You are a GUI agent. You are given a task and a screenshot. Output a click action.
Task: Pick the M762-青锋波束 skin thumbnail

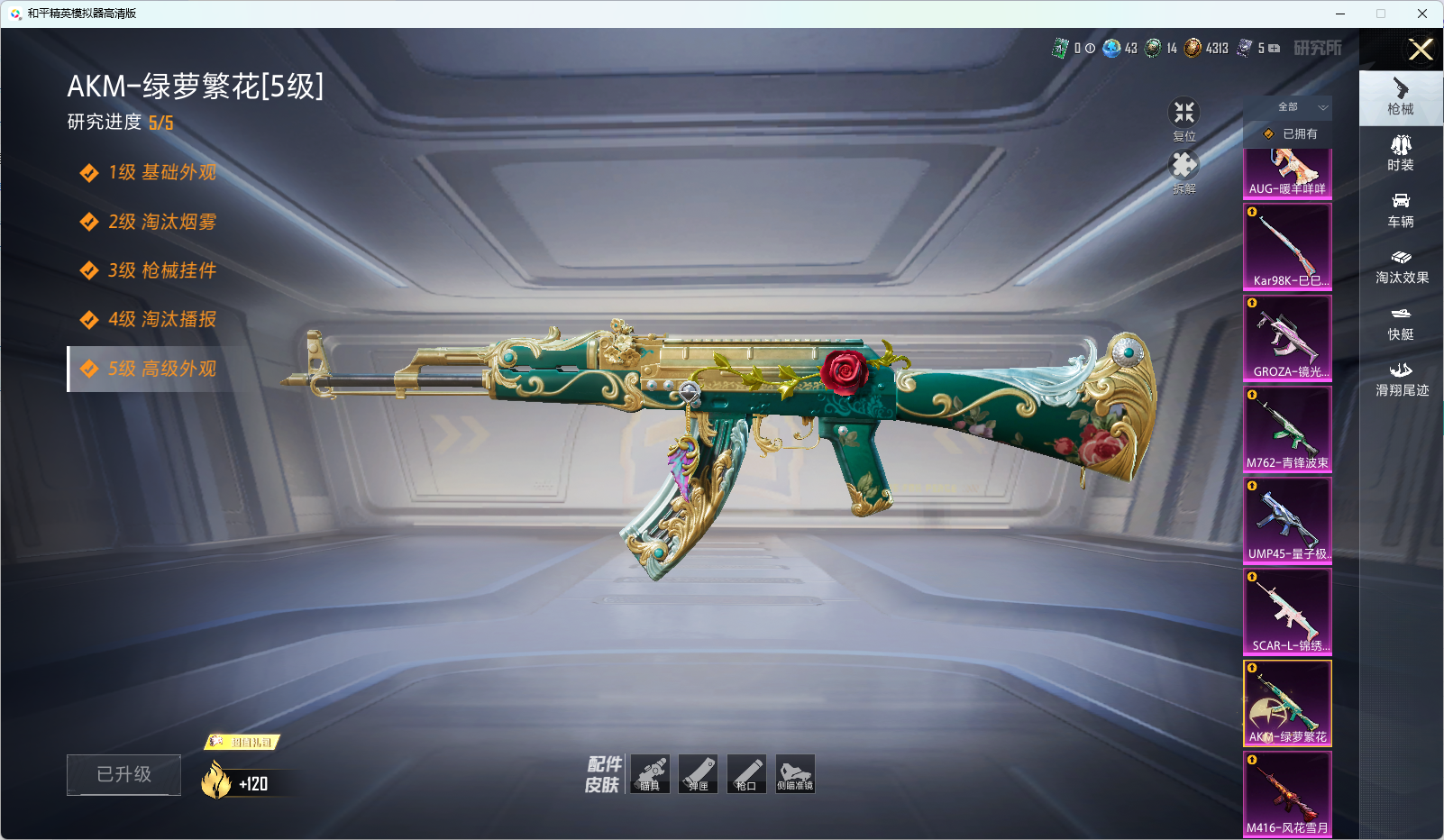1287,428
